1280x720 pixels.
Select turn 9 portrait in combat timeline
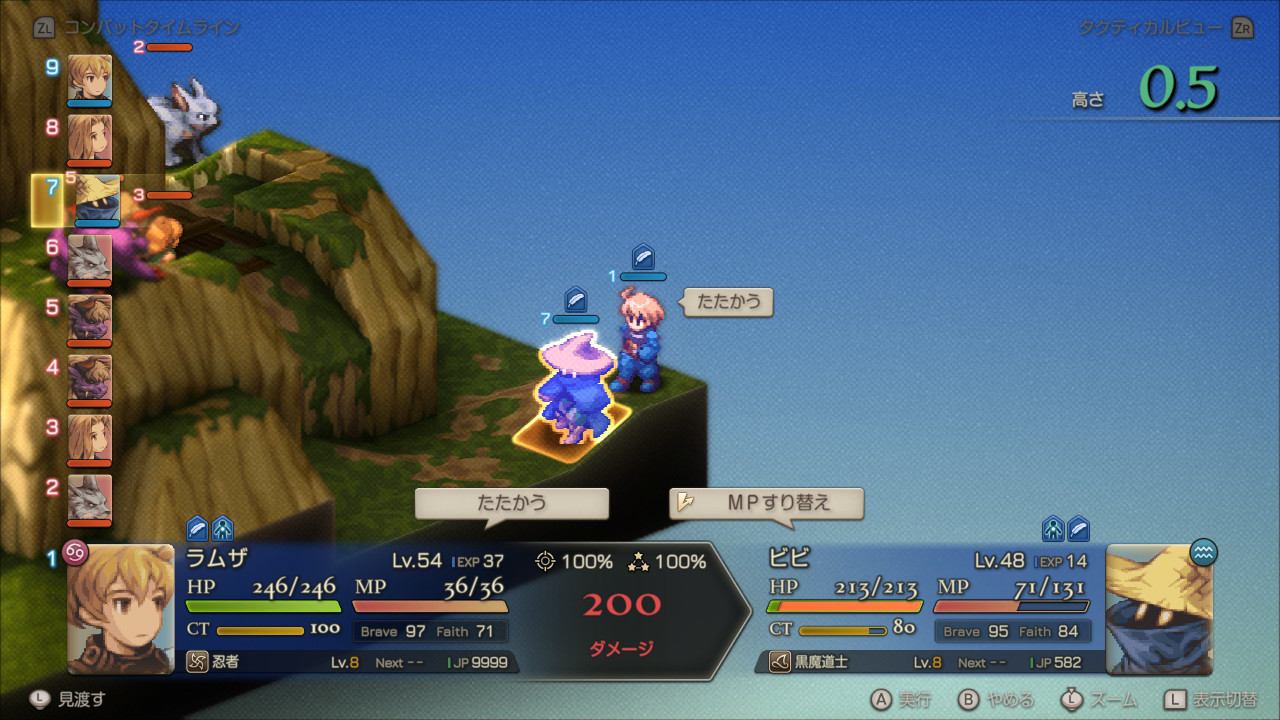90,78
